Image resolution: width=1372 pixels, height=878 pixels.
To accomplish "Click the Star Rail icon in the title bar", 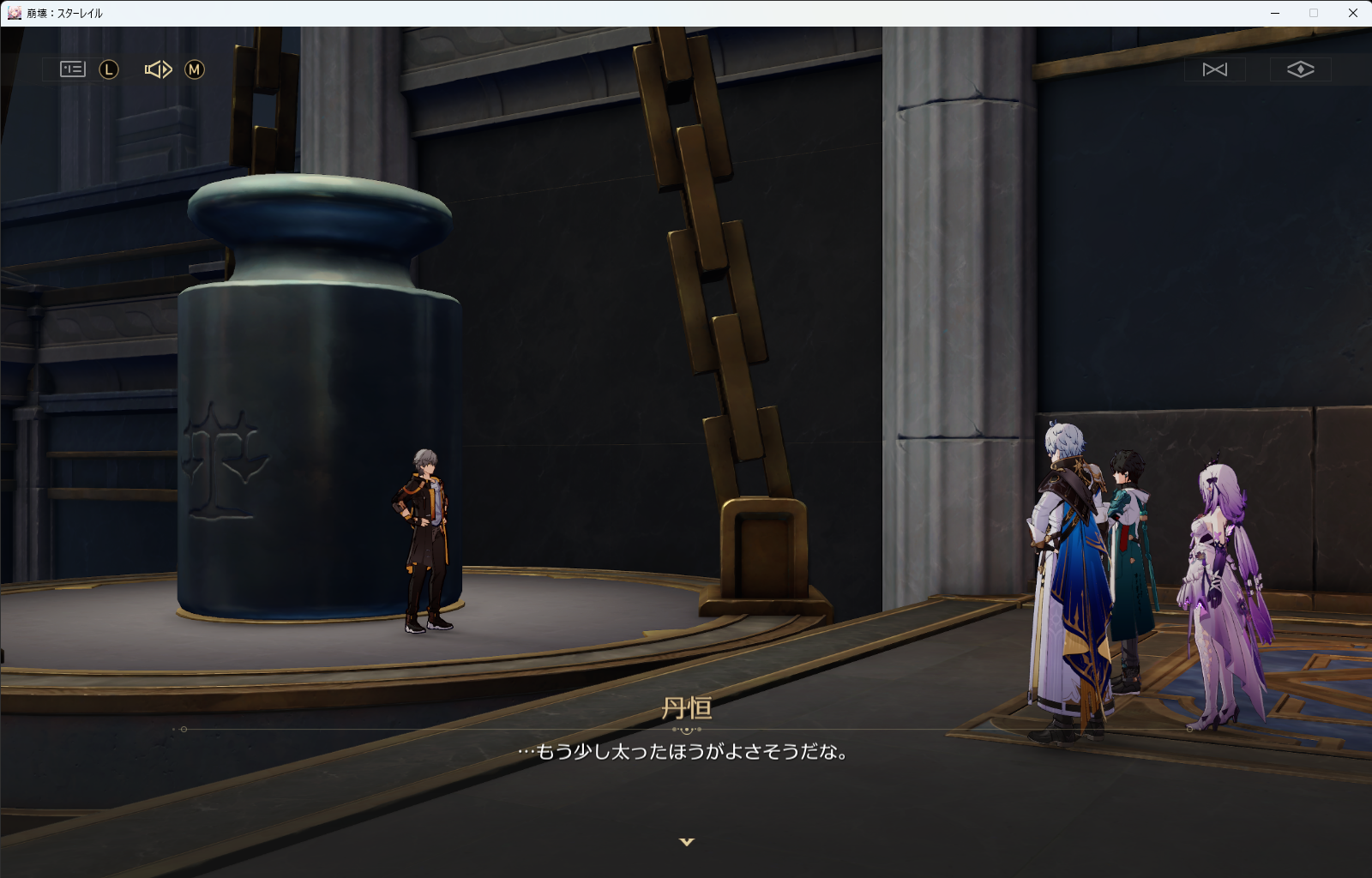I will point(14,13).
